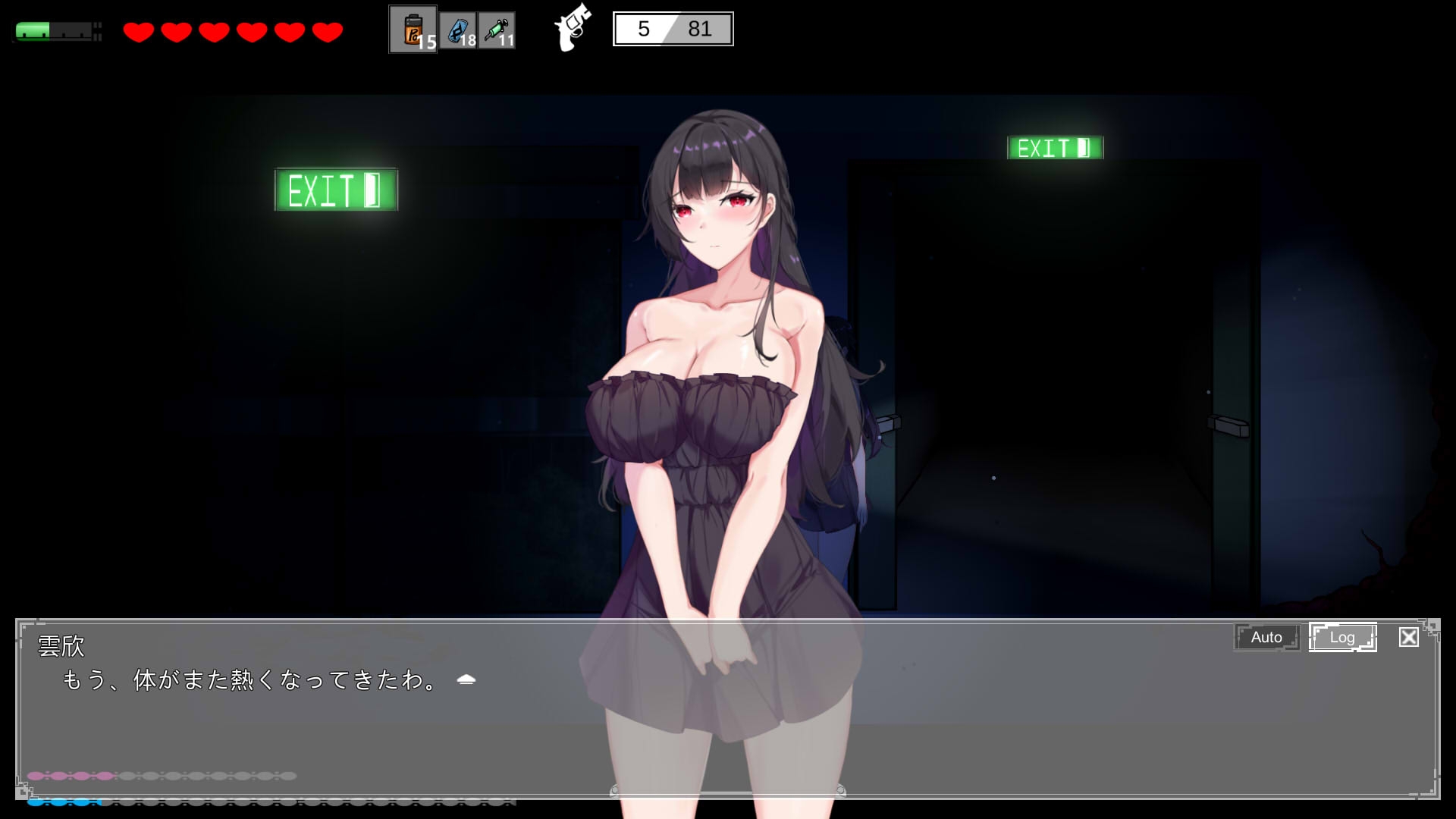Toggle the highlighted battery item slot
The width and height of the screenshot is (1456, 819).
click(413, 30)
